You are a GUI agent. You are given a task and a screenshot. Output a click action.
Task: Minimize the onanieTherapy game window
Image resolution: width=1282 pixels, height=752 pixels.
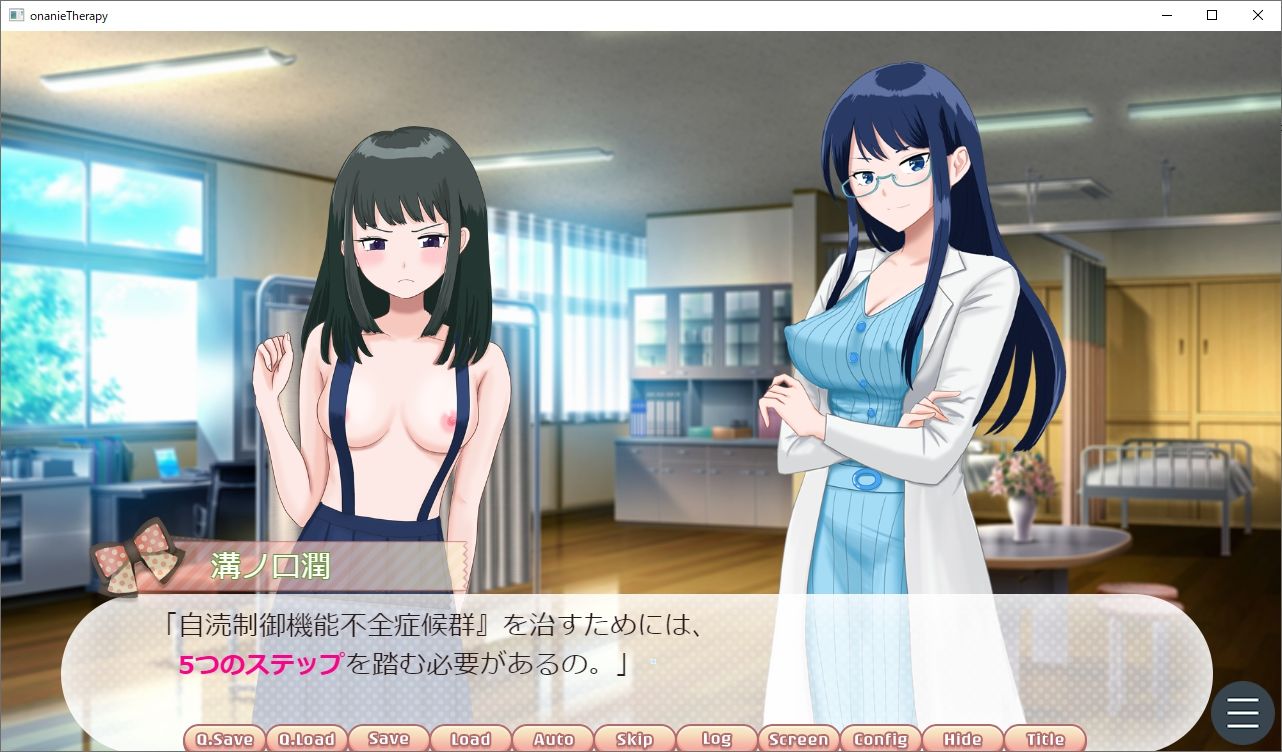click(1166, 15)
